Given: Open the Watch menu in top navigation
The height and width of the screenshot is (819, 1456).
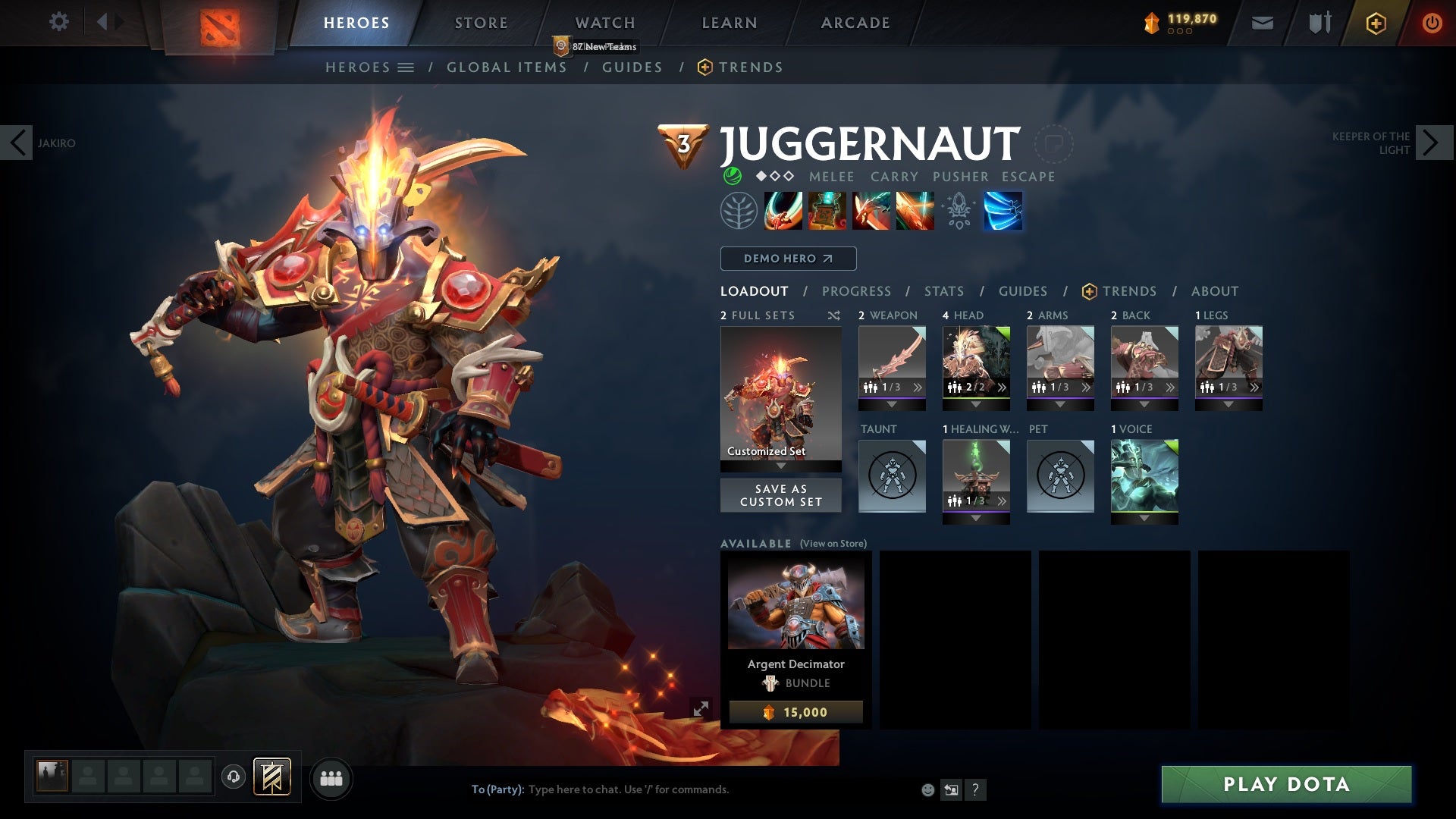Looking at the screenshot, I should click(x=604, y=22).
